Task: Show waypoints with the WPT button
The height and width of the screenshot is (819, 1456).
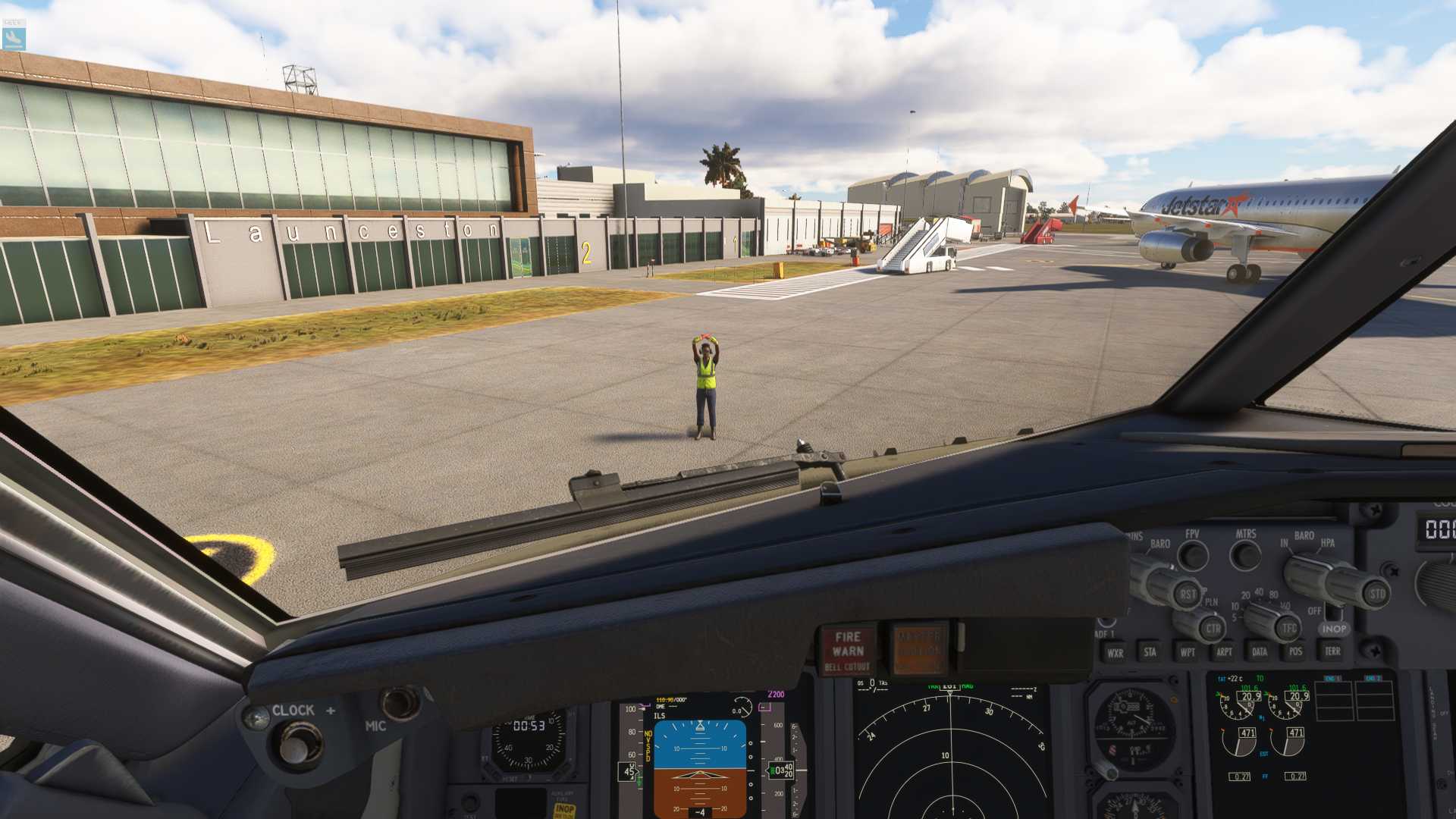Action: (1188, 651)
